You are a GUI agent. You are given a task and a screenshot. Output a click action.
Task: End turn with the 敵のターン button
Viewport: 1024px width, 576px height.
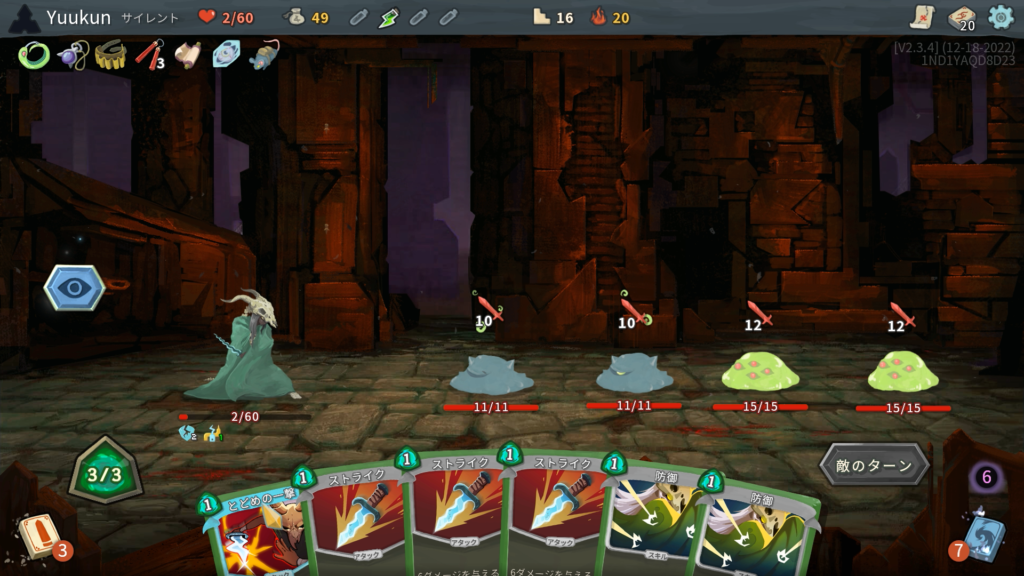(875, 465)
